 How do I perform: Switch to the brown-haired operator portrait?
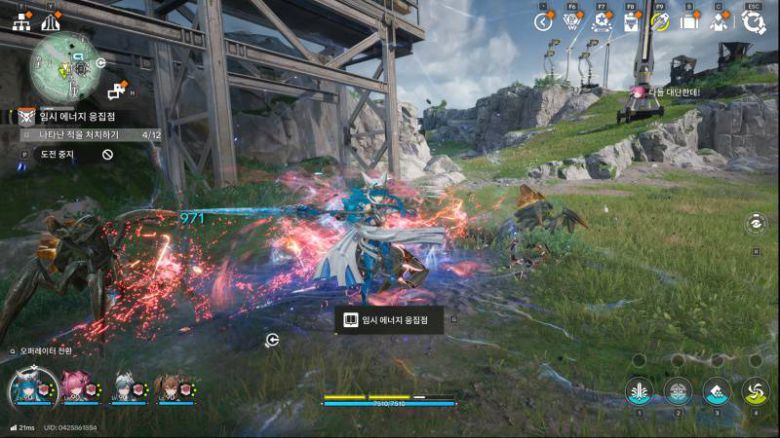170,386
